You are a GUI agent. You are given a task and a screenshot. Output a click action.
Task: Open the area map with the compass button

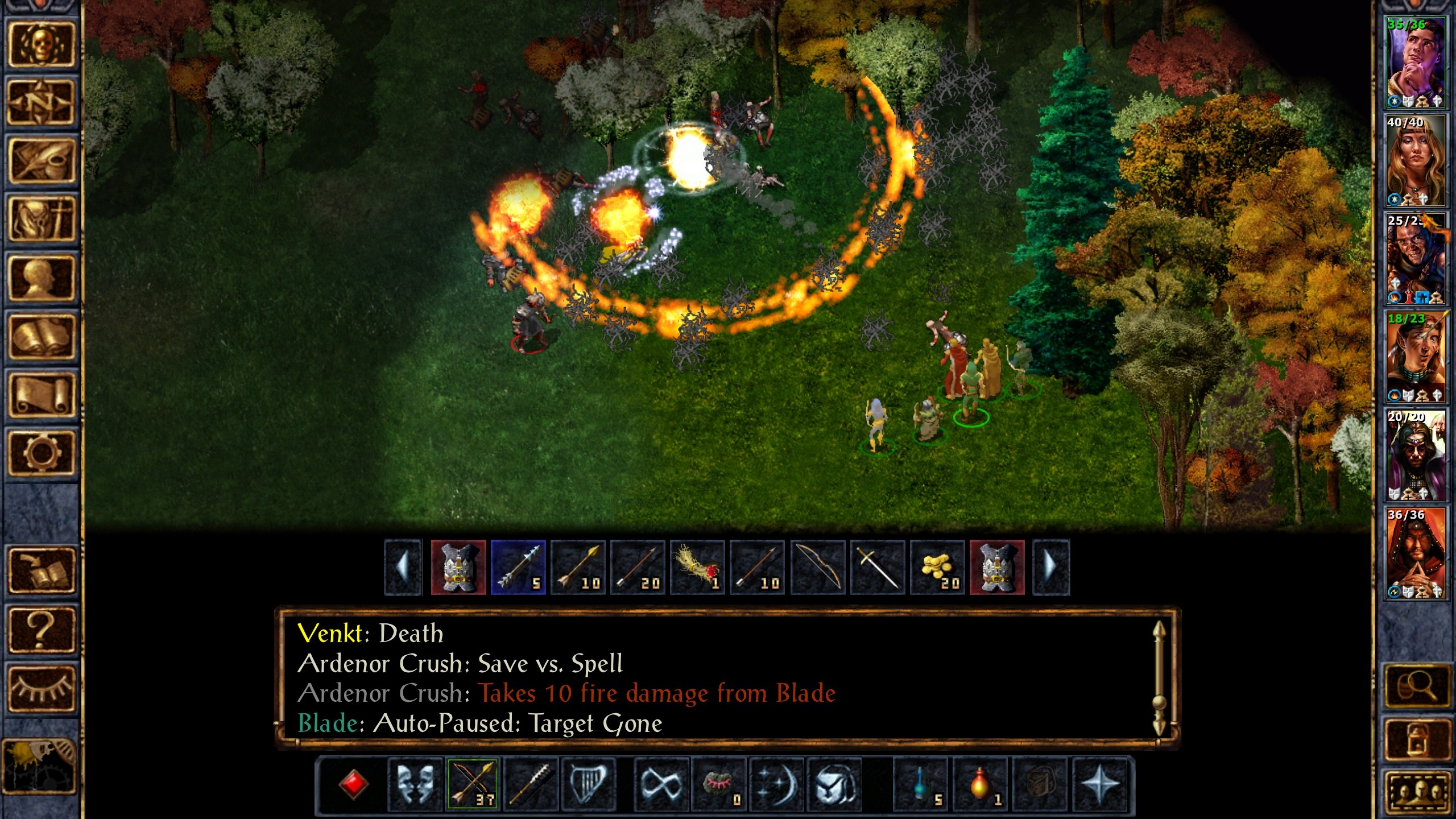coord(41,103)
